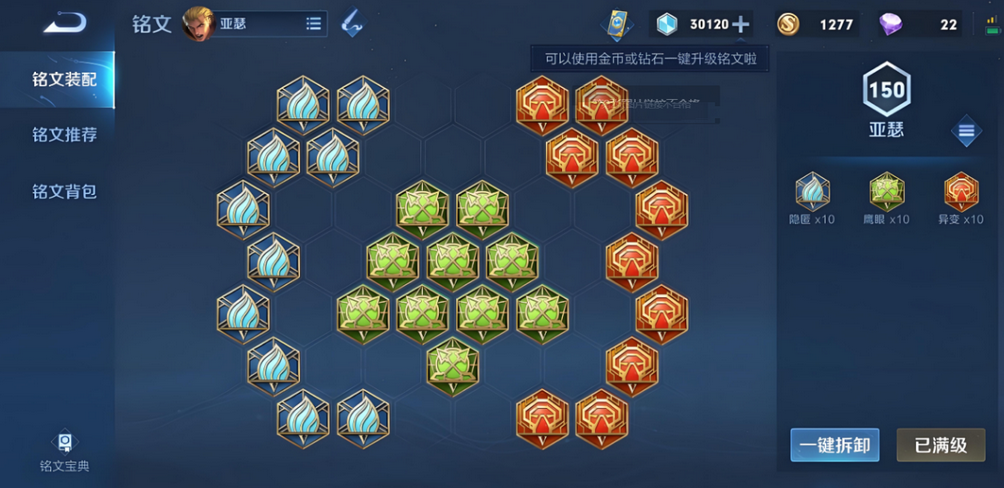Go back using the return arrow
Image resolution: width=1004 pixels, height=488 pixels.
click(63, 22)
